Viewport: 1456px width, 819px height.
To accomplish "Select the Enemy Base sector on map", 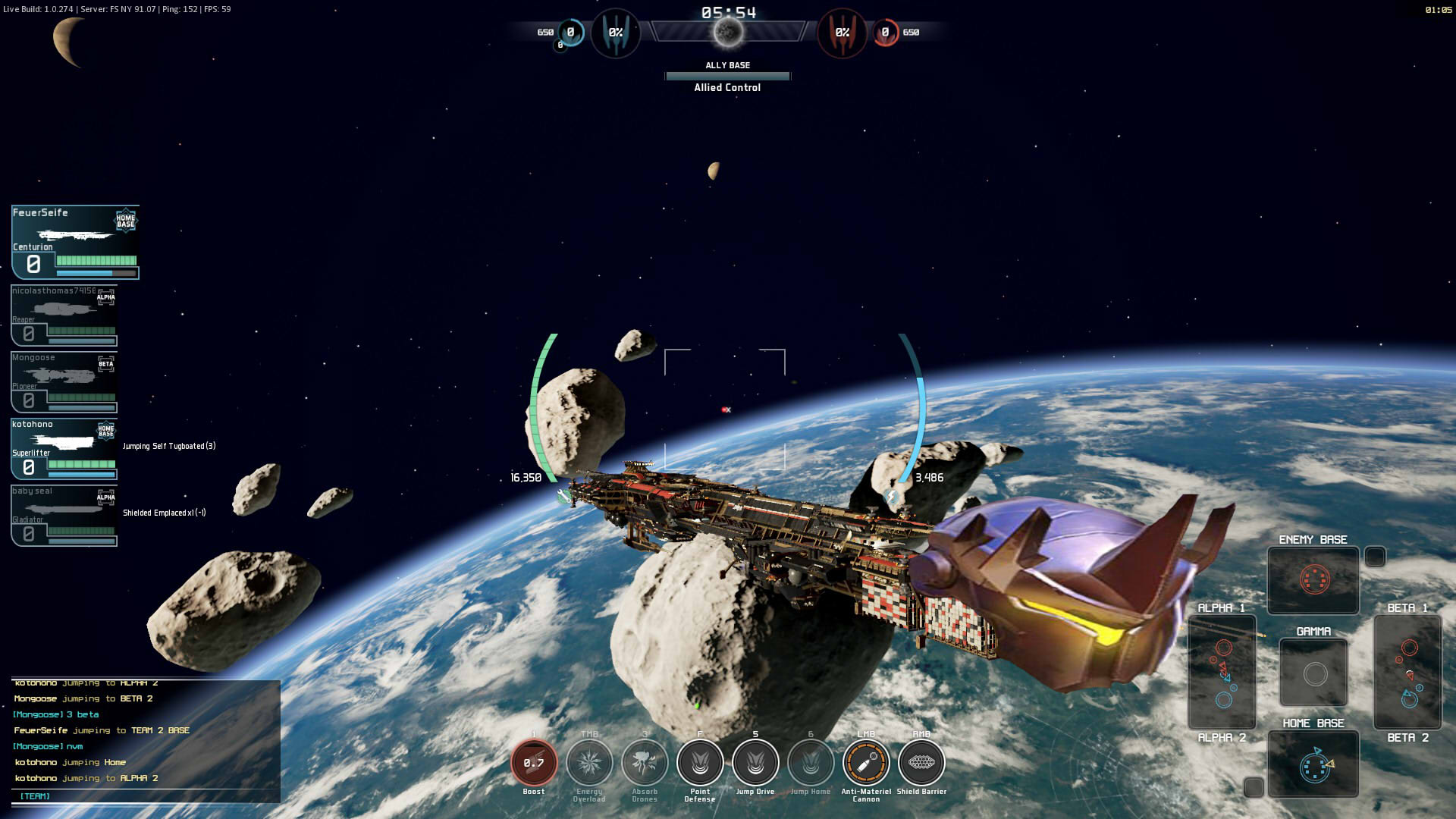I will click(1313, 580).
